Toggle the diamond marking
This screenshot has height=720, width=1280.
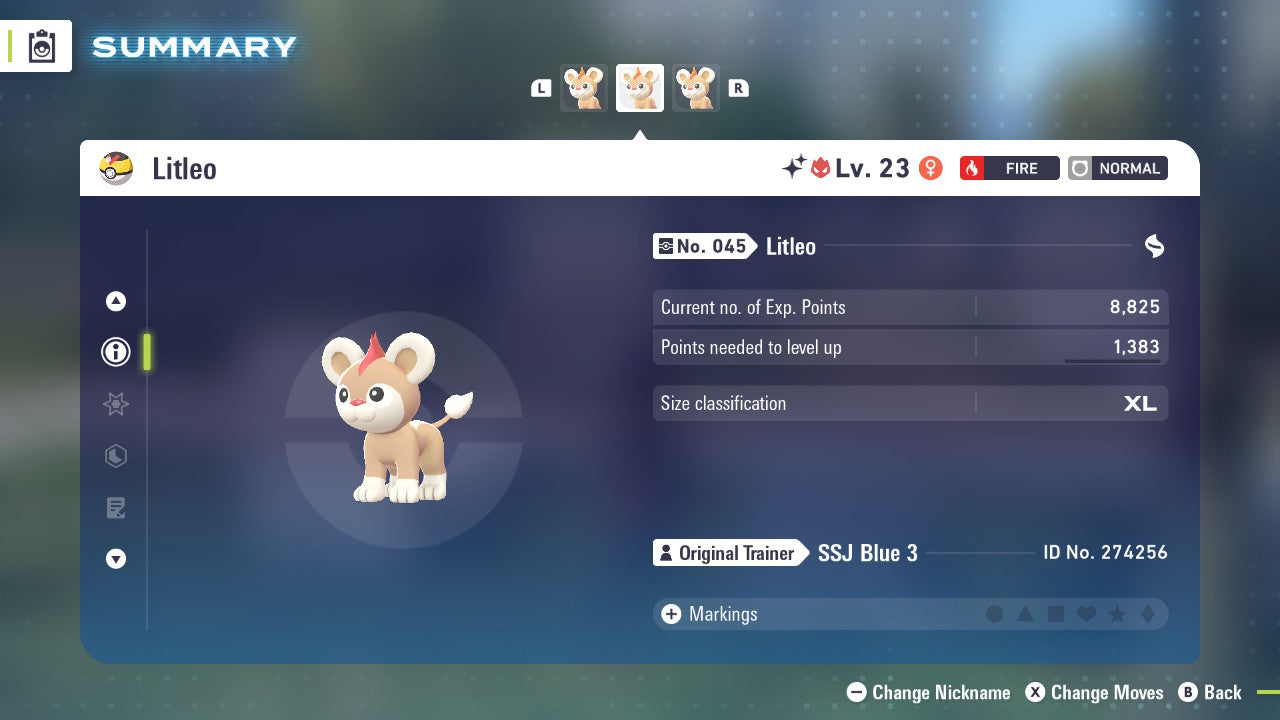1146,614
